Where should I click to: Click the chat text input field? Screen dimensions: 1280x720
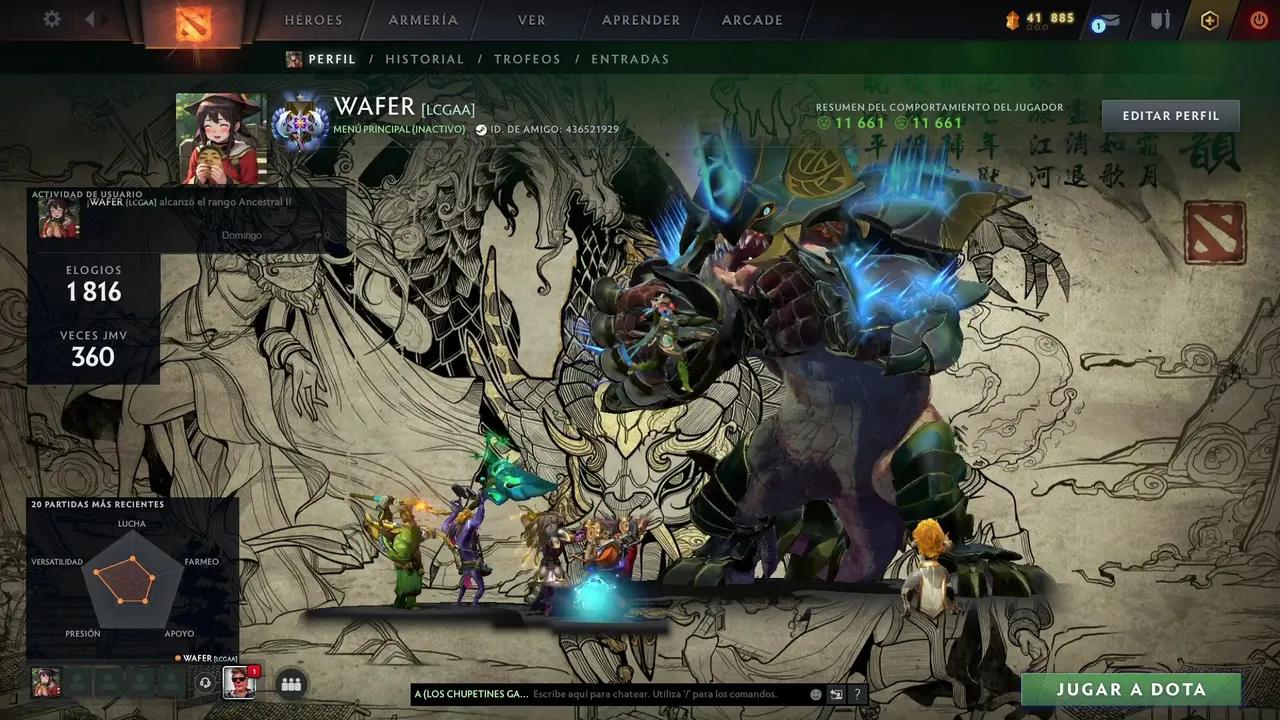point(665,694)
